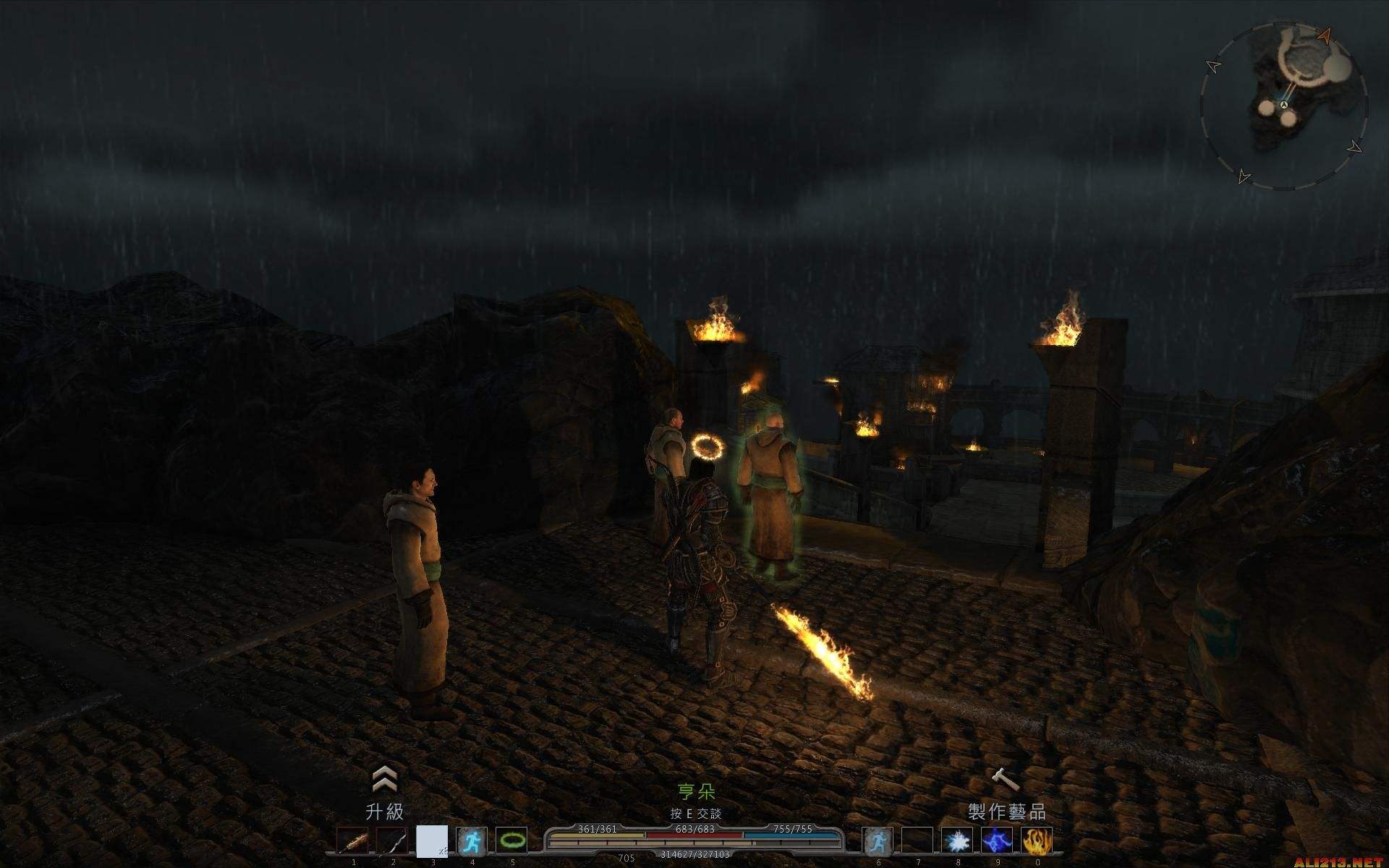Click the orange arrow marker on the minimap

(x=1325, y=34)
